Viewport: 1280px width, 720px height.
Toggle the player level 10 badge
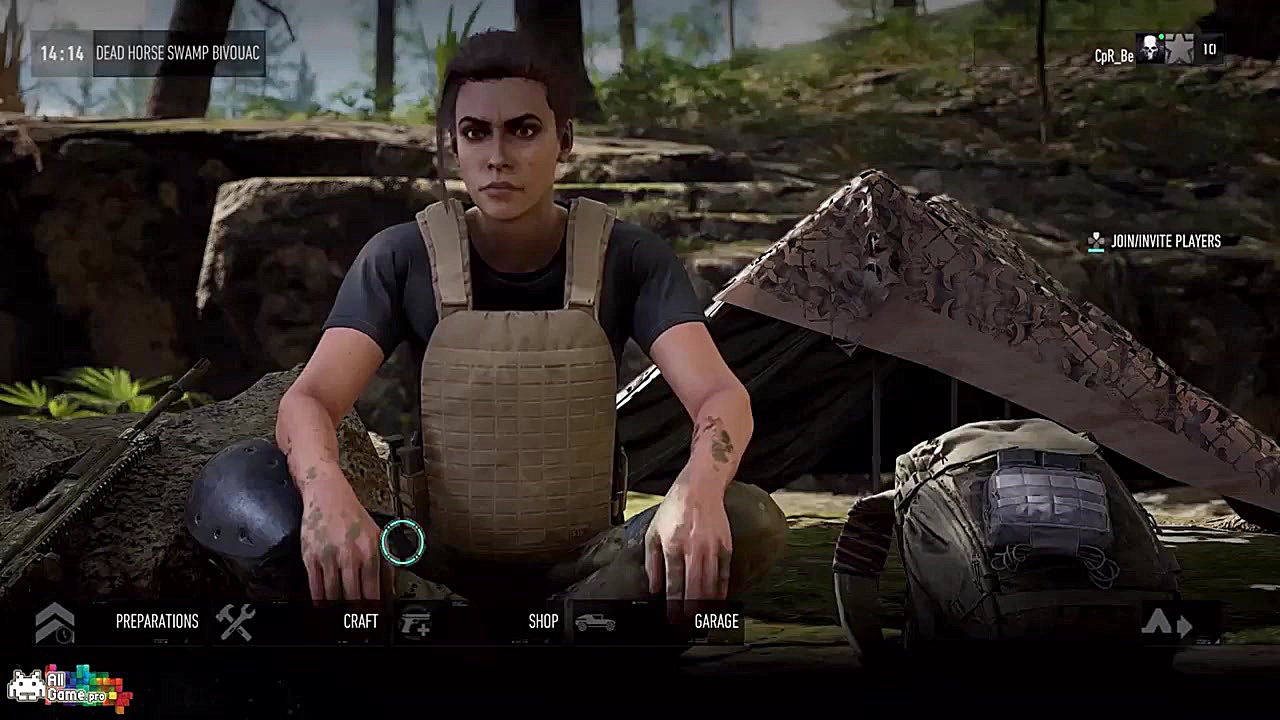coord(1208,46)
